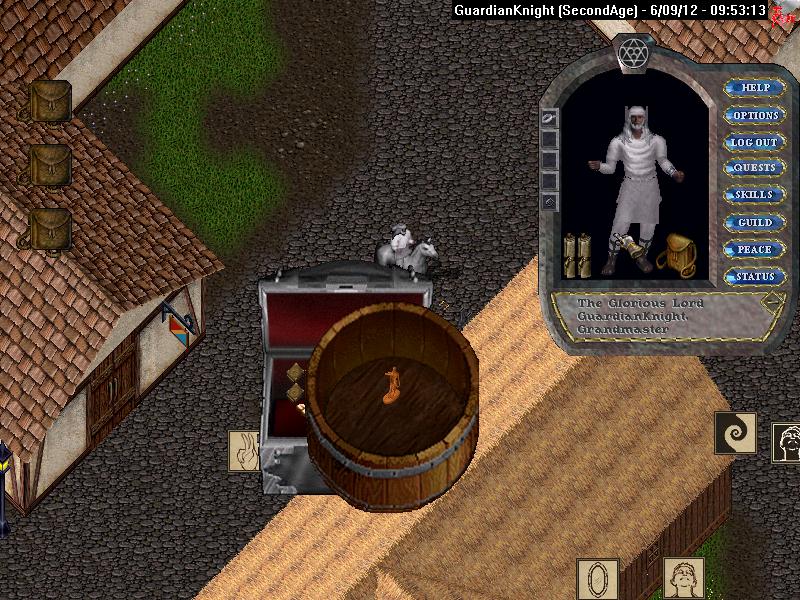Image resolution: width=800 pixels, height=600 pixels.
Task: Click the Log Out button
Action: [755, 142]
